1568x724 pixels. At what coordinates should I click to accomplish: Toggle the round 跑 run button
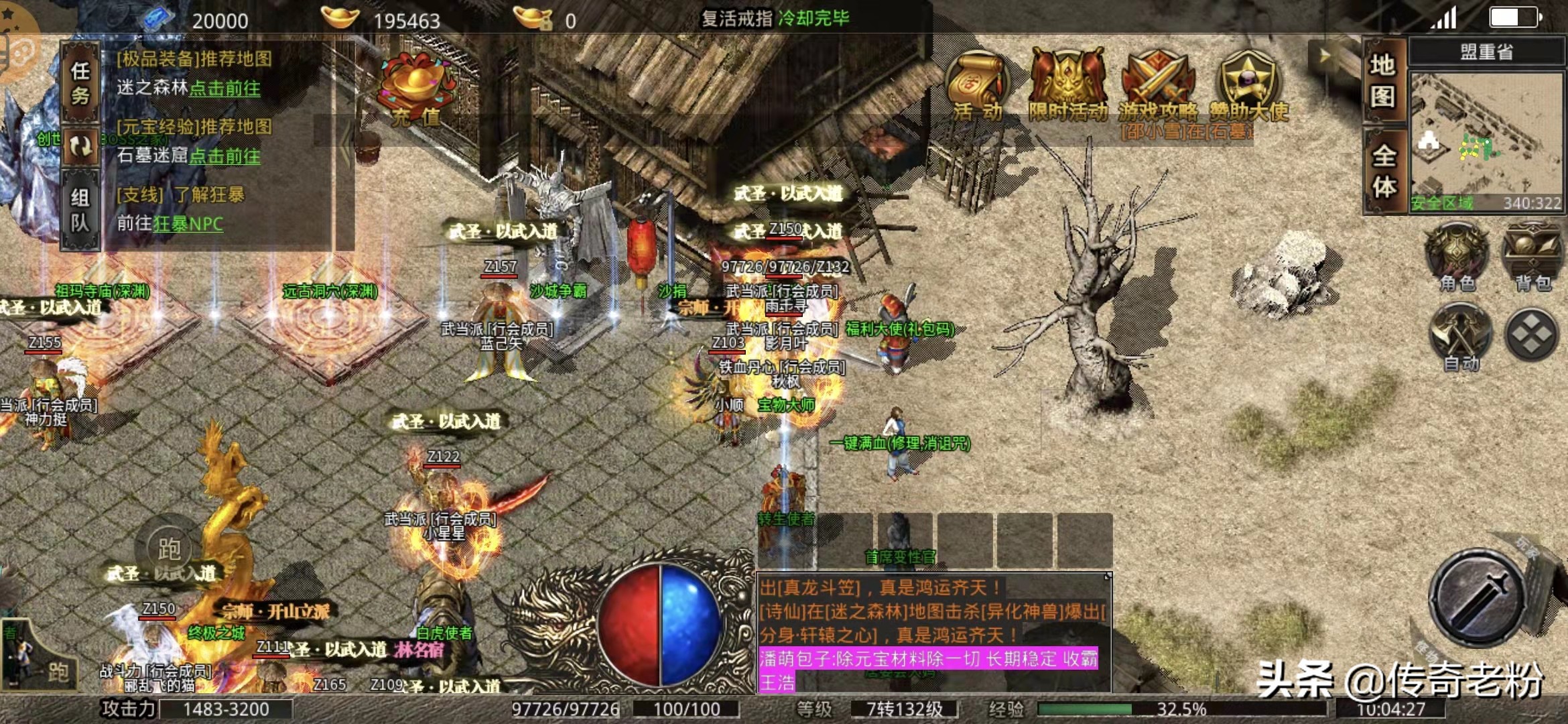click(169, 549)
